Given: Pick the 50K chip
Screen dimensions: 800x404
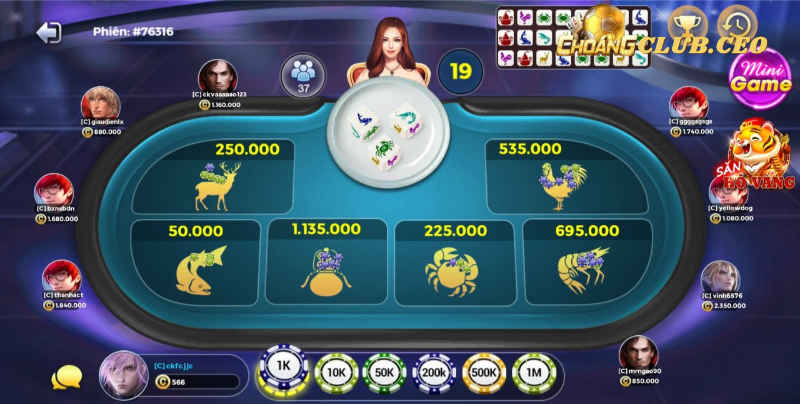Looking at the screenshot, I should [384, 373].
